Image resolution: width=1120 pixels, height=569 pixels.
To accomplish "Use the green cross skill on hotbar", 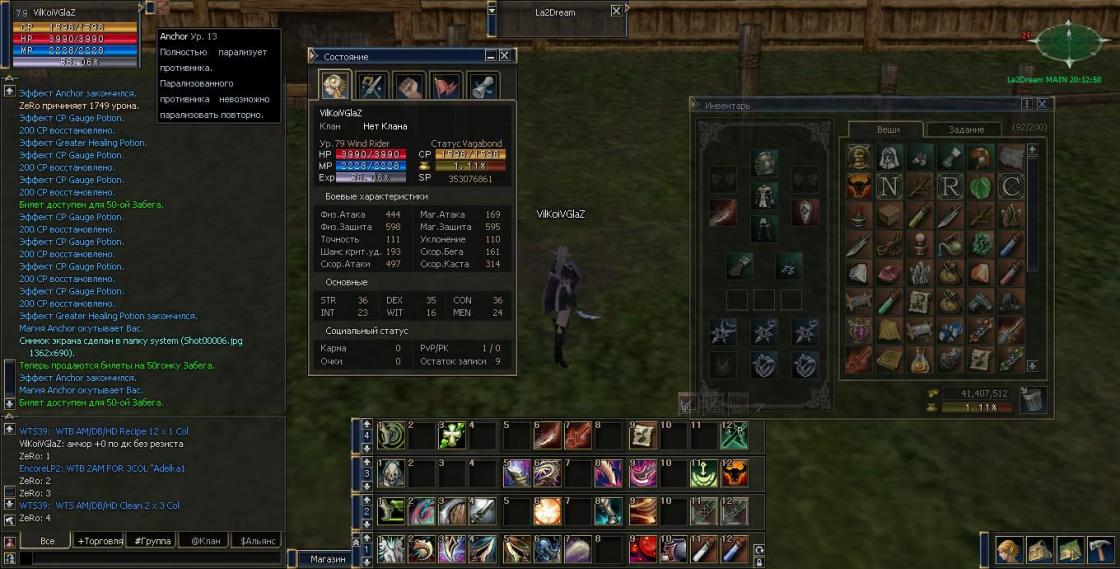I will (x=452, y=435).
